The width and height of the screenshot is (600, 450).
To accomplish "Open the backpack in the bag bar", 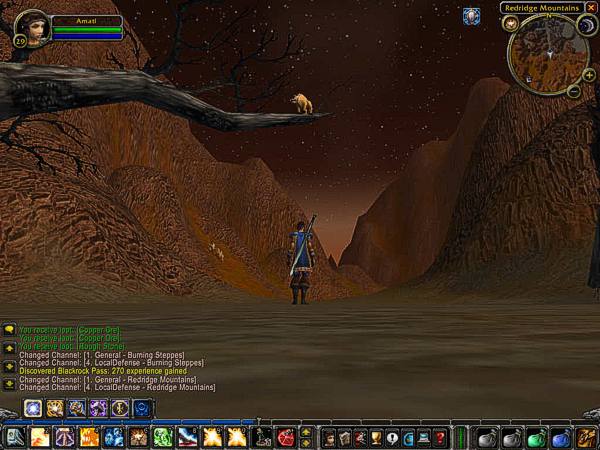I will pos(586,438).
